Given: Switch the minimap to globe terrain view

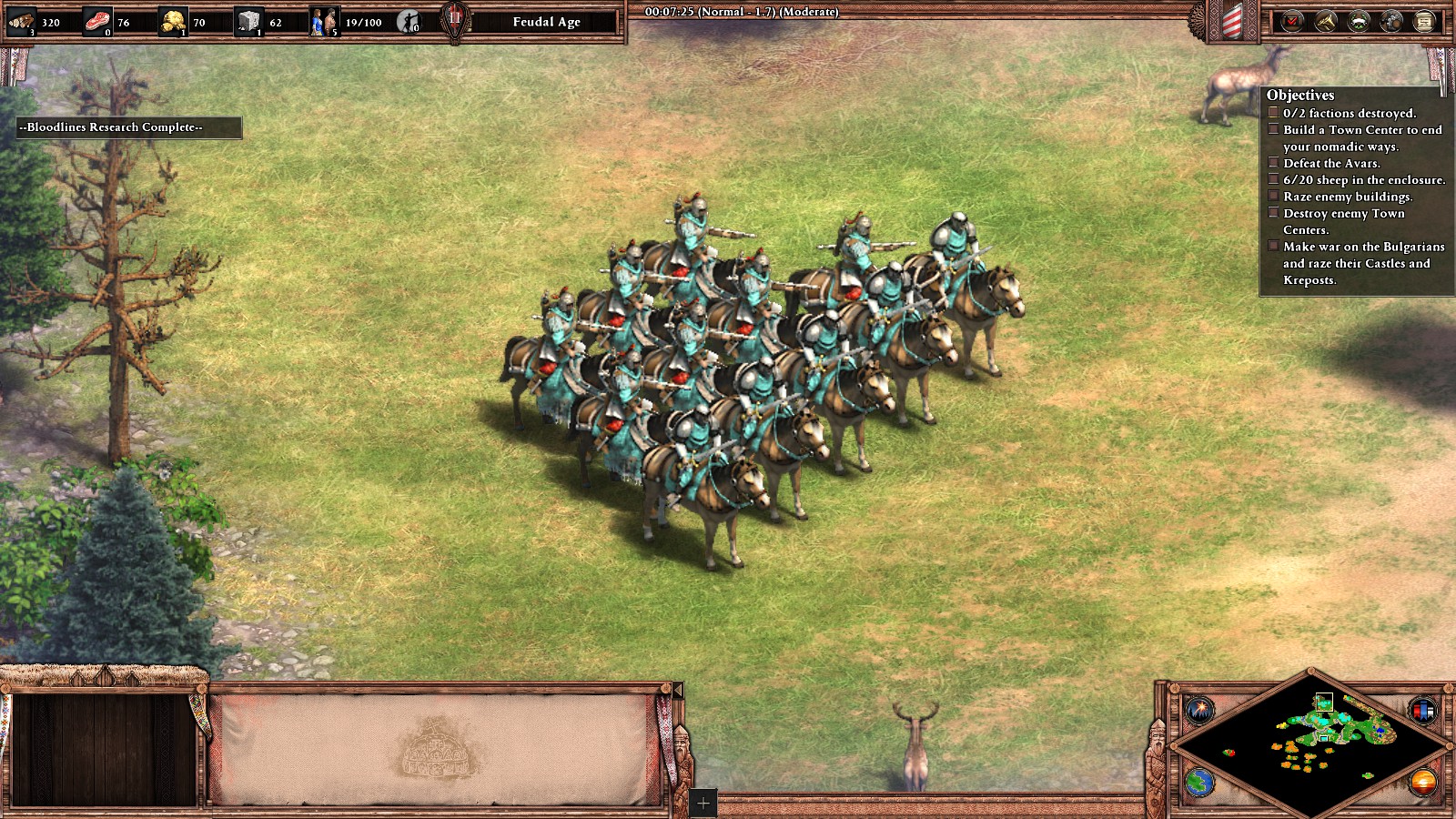Looking at the screenshot, I should point(1199,782).
